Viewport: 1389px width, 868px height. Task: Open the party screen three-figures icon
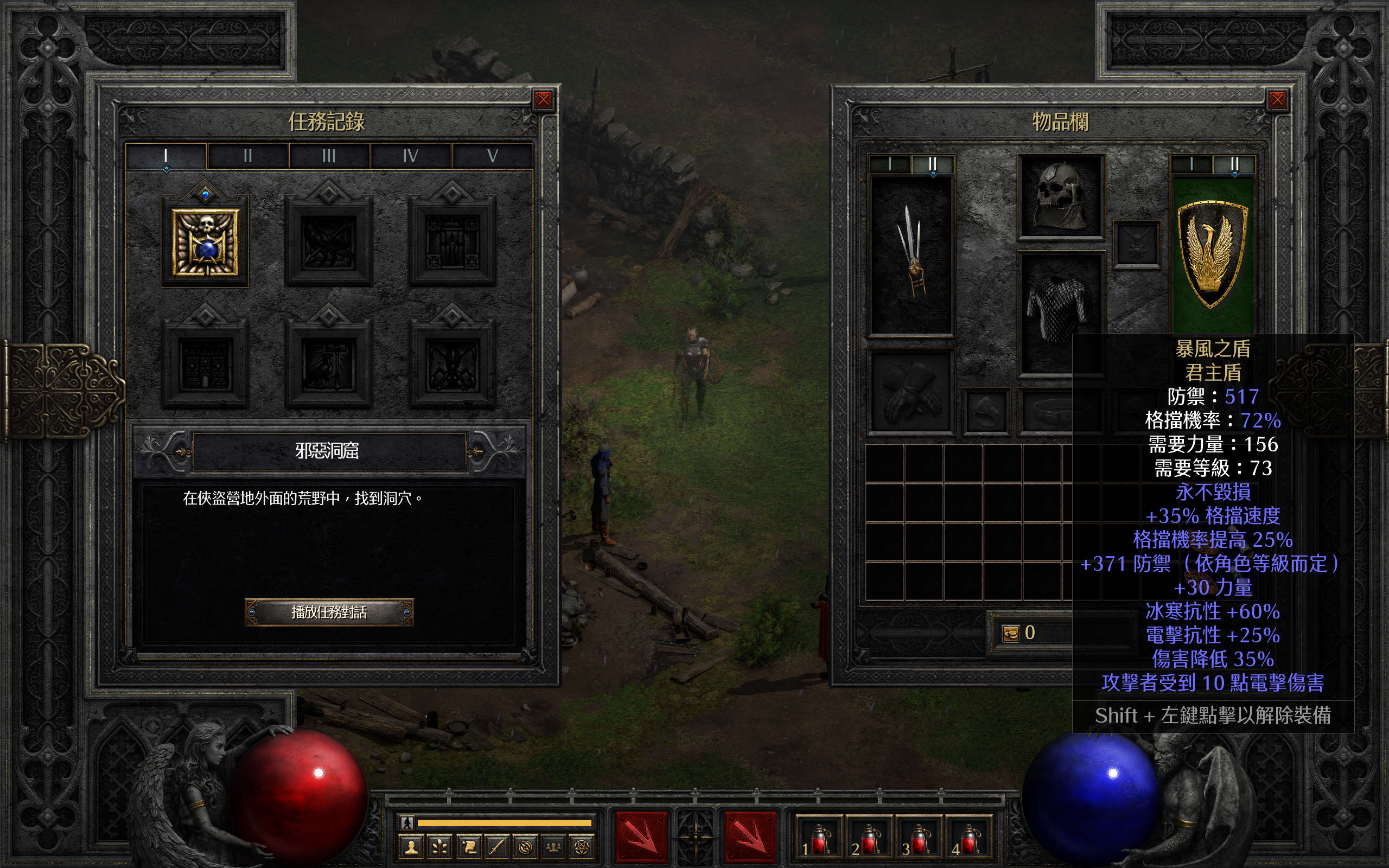click(x=553, y=847)
